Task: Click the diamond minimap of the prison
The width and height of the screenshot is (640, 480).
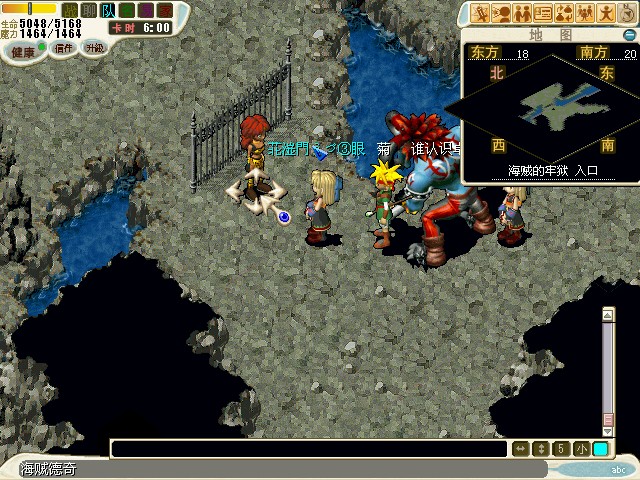Action: [x=551, y=103]
